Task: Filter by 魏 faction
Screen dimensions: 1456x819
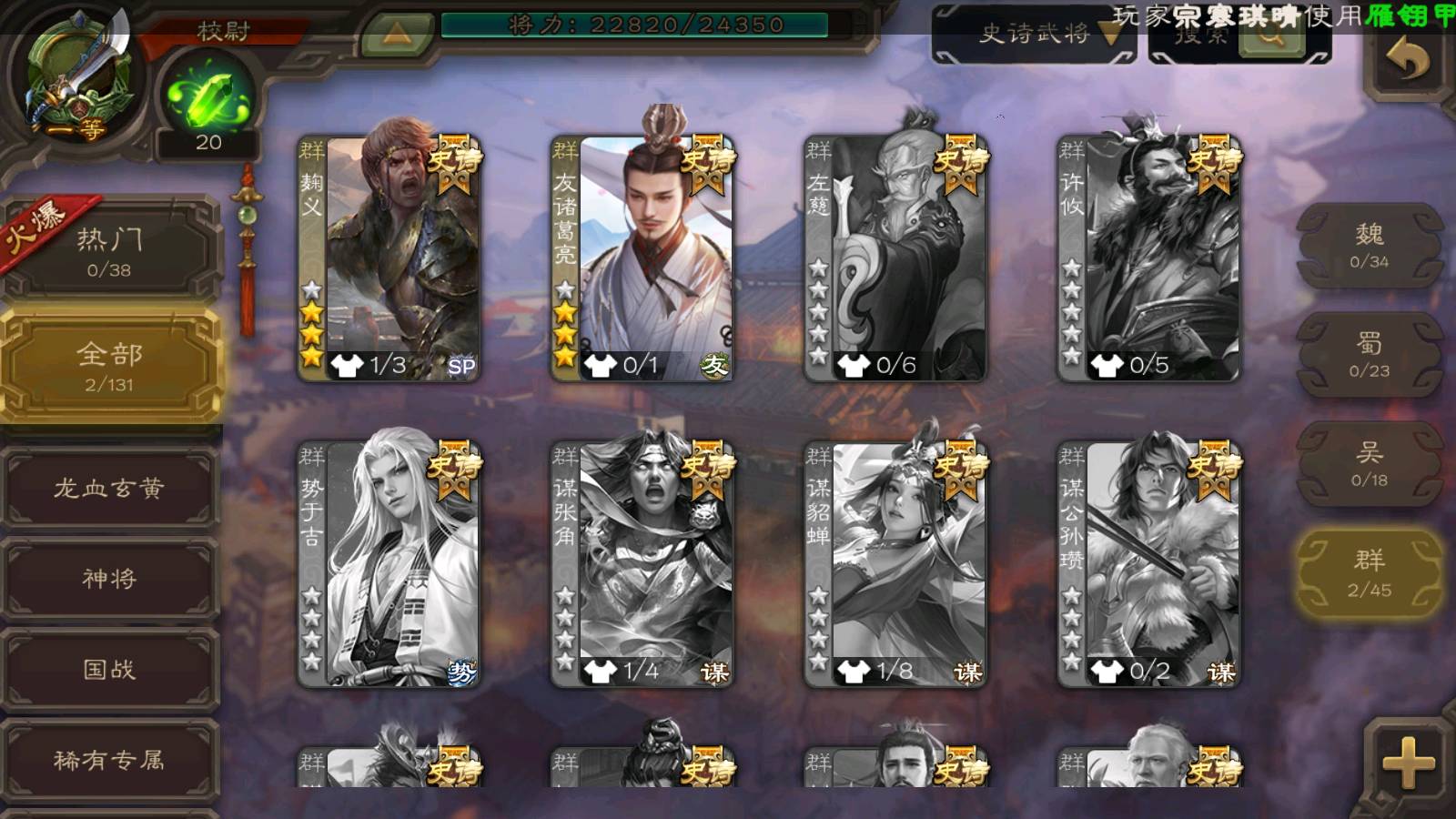Action: tap(1369, 246)
